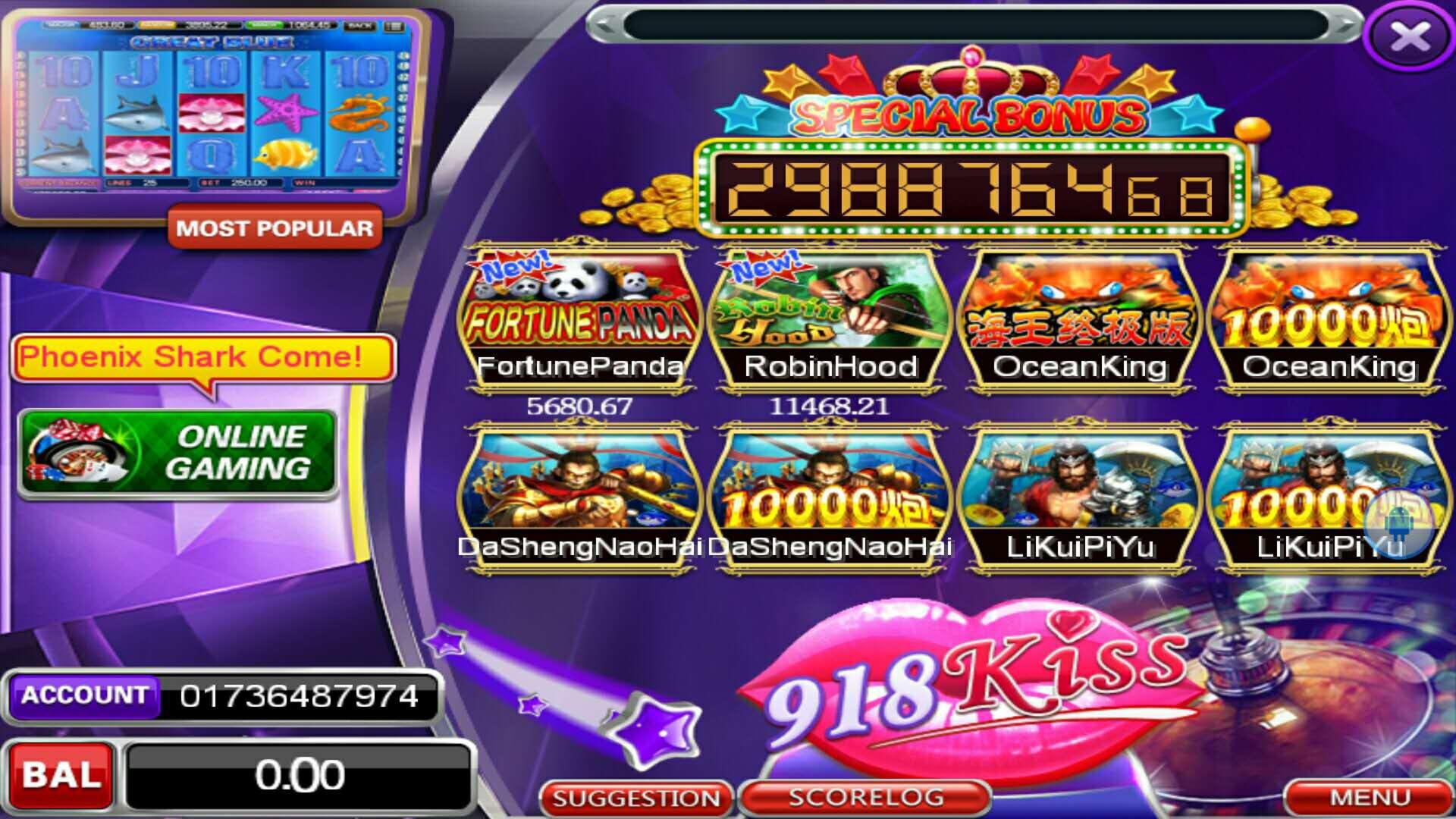Image resolution: width=1456 pixels, height=819 pixels.
Task: Open the Menu button
Action: 1370,798
